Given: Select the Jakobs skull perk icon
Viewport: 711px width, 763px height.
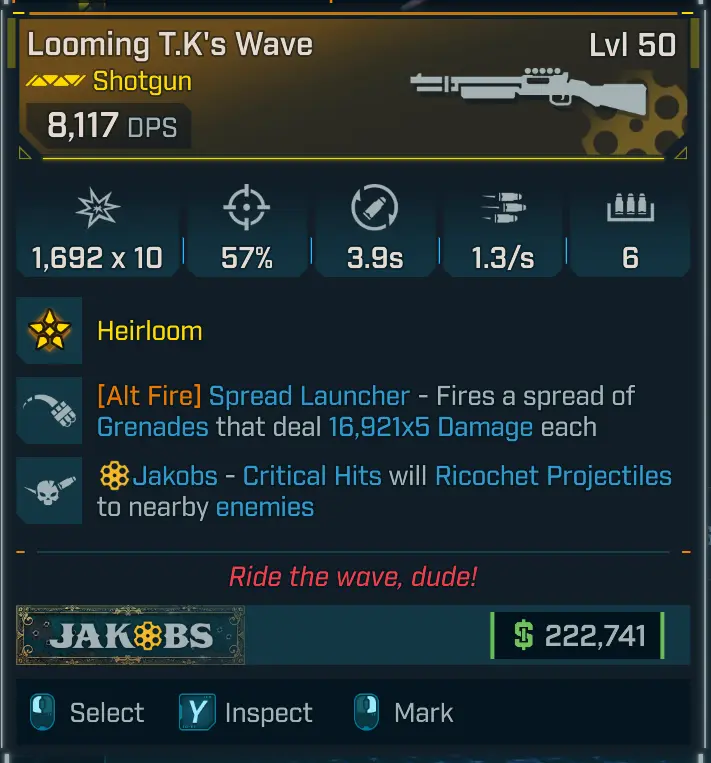Looking at the screenshot, I should coord(49,491).
